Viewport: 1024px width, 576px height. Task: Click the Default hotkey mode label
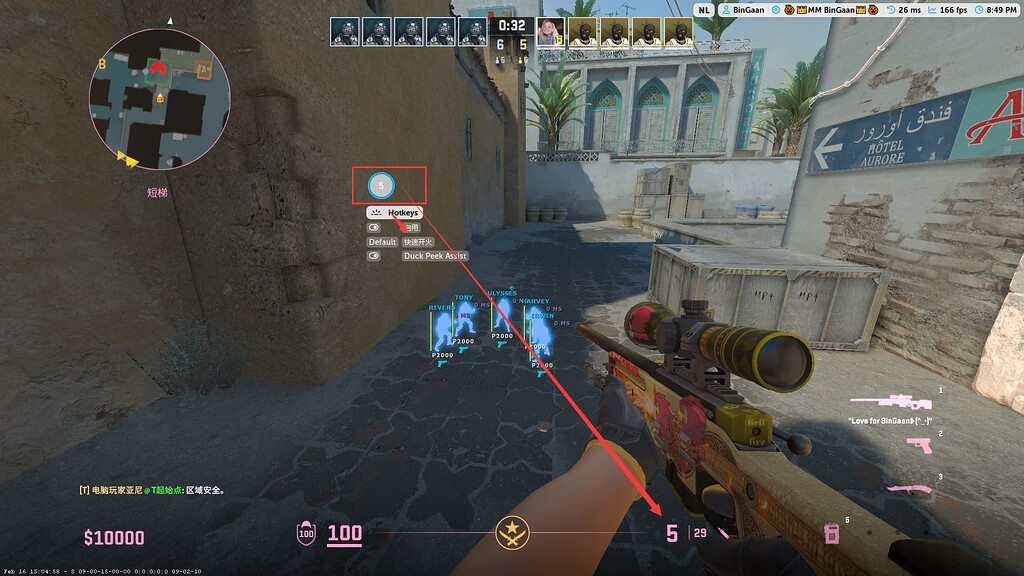382,242
